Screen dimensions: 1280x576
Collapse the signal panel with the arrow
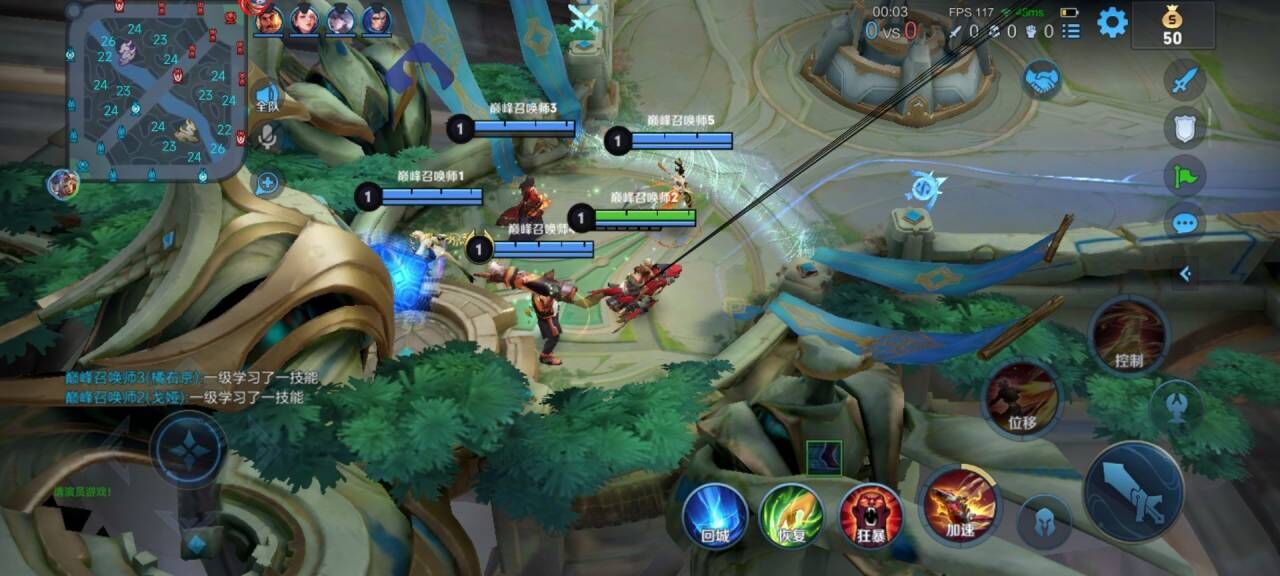coord(1185,273)
